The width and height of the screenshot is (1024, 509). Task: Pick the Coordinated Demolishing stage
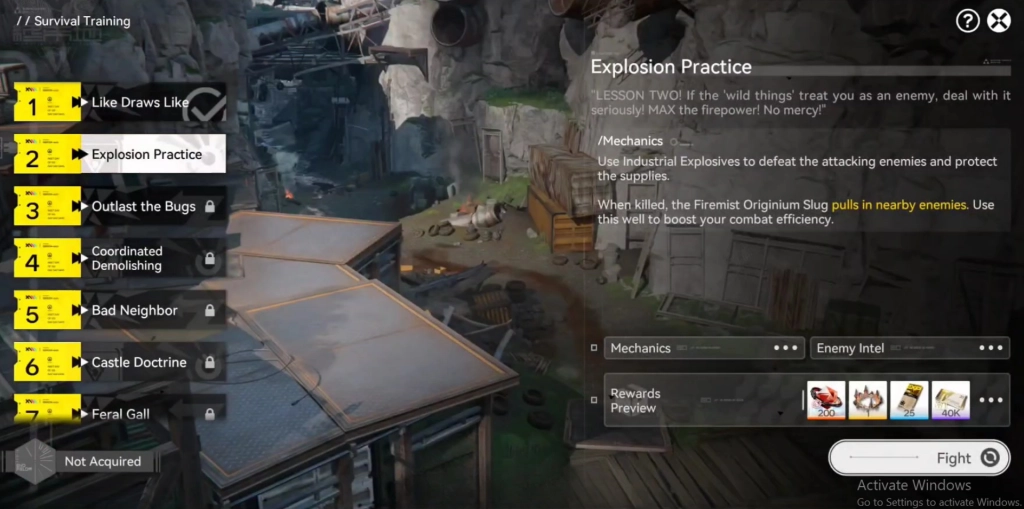pos(130,258)
